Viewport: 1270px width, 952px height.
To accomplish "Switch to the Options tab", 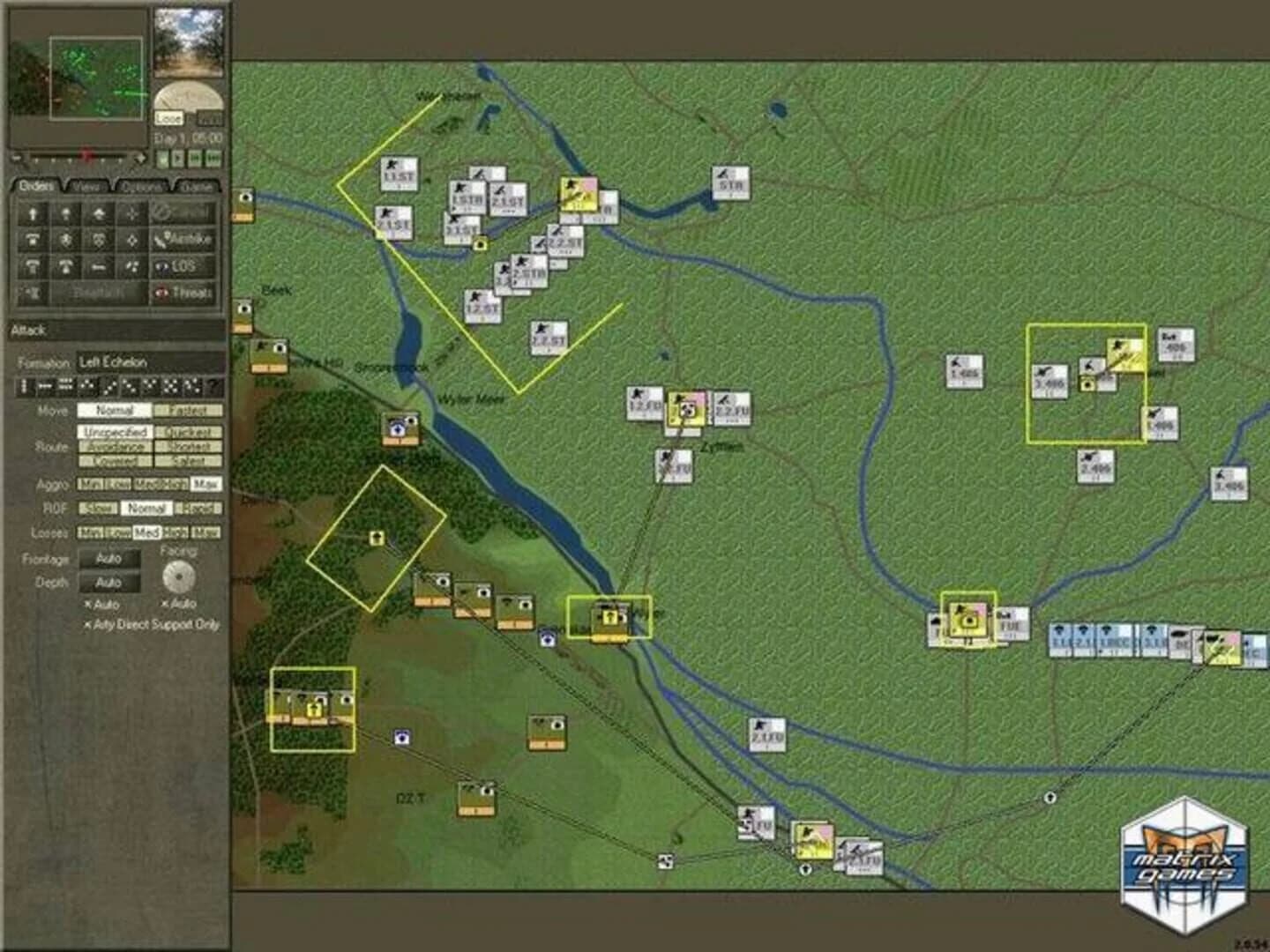I will (x=140, y=186).
